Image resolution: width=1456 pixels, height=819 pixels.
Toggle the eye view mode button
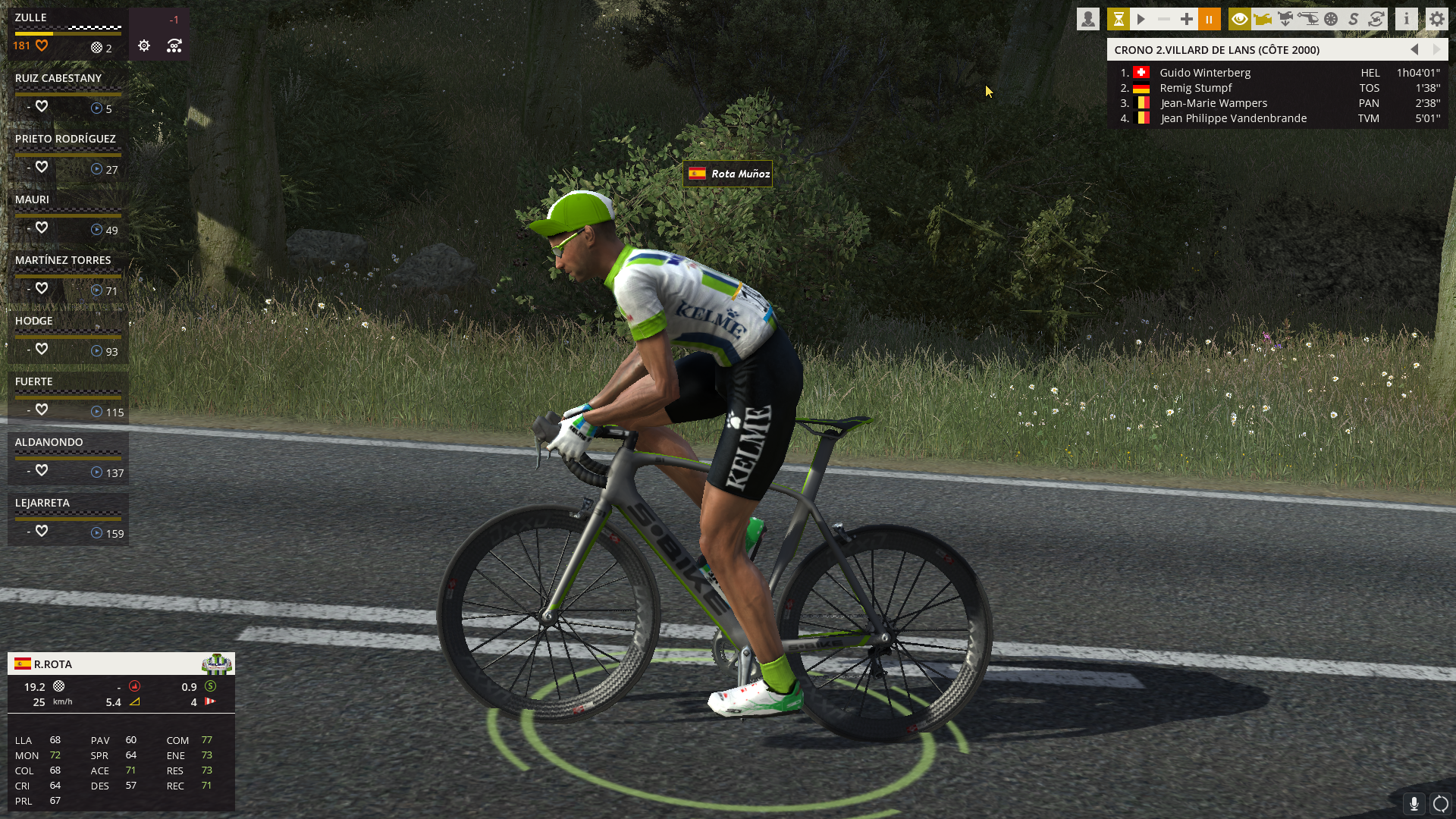1240,19
